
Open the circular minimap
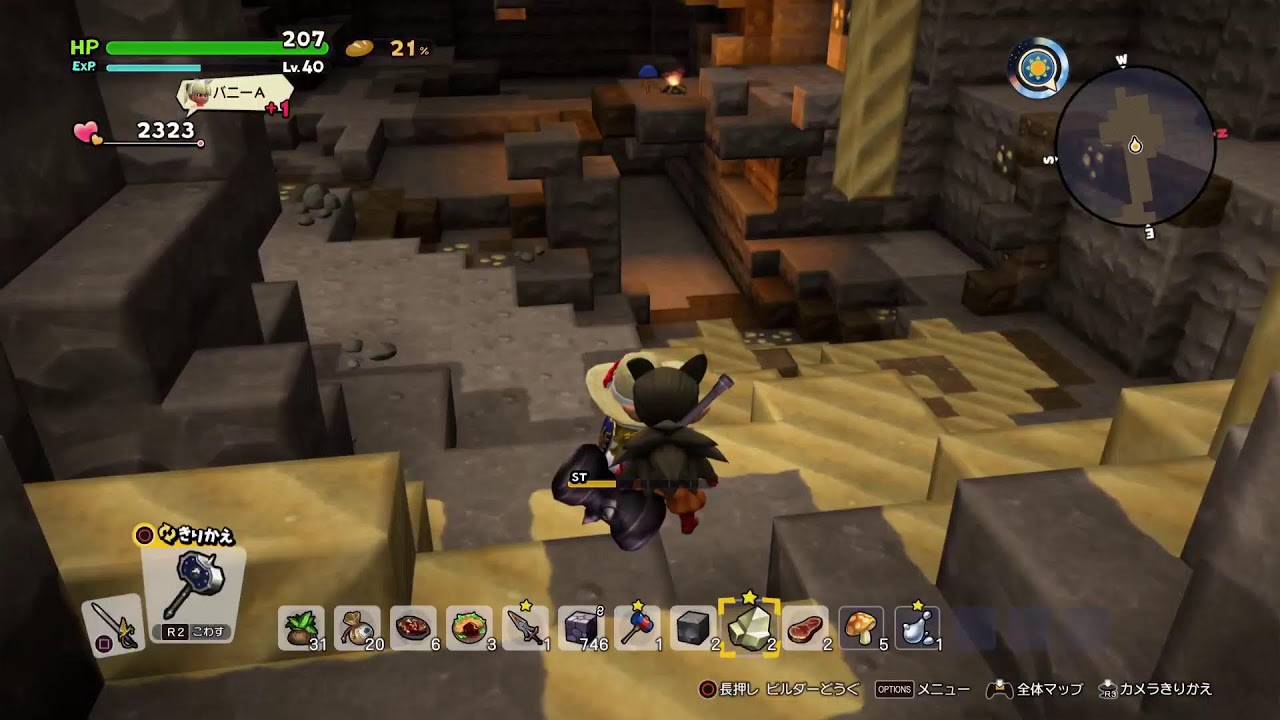click(x=1134, y=148)
